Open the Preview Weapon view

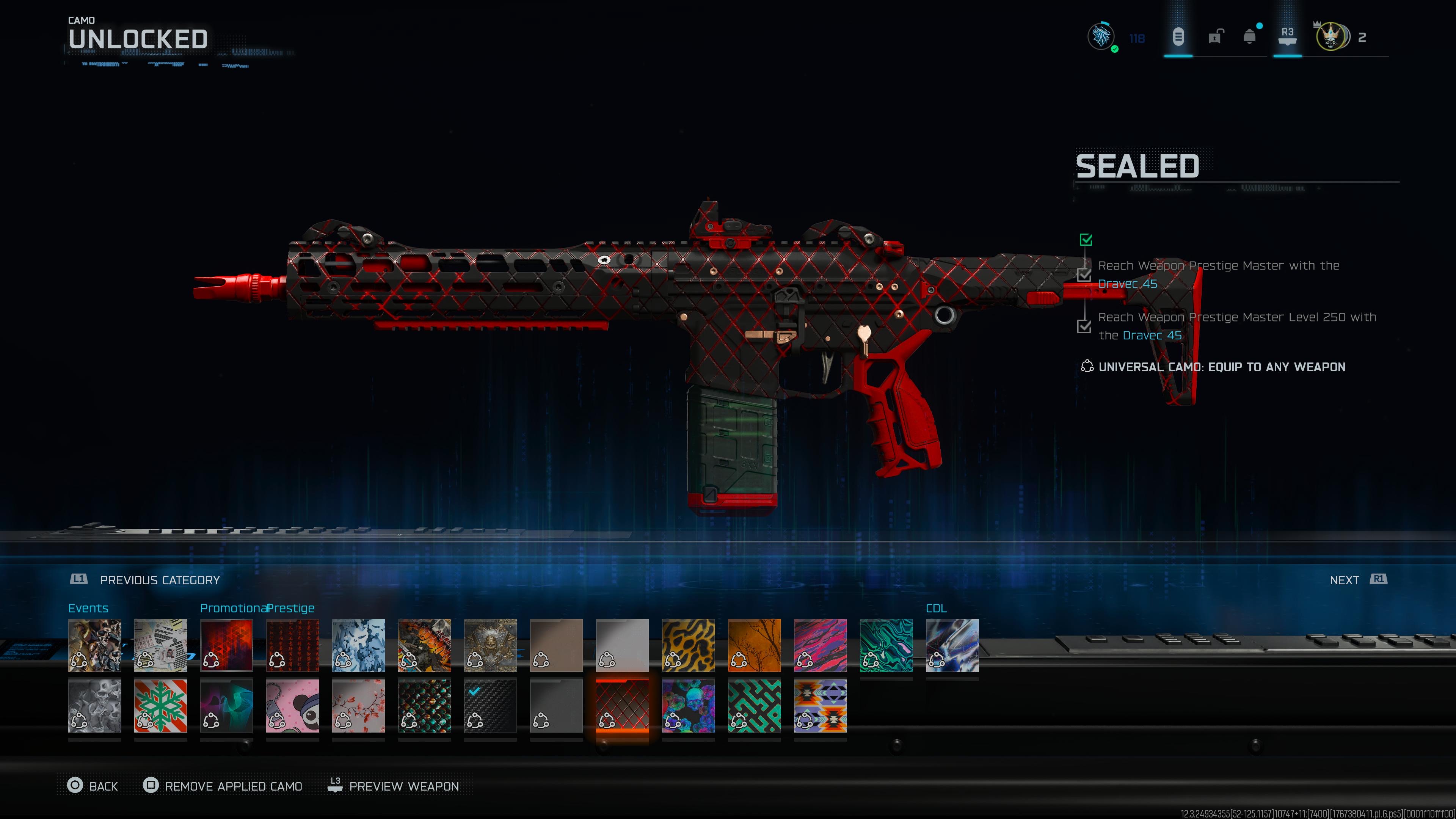click(394, 786)
